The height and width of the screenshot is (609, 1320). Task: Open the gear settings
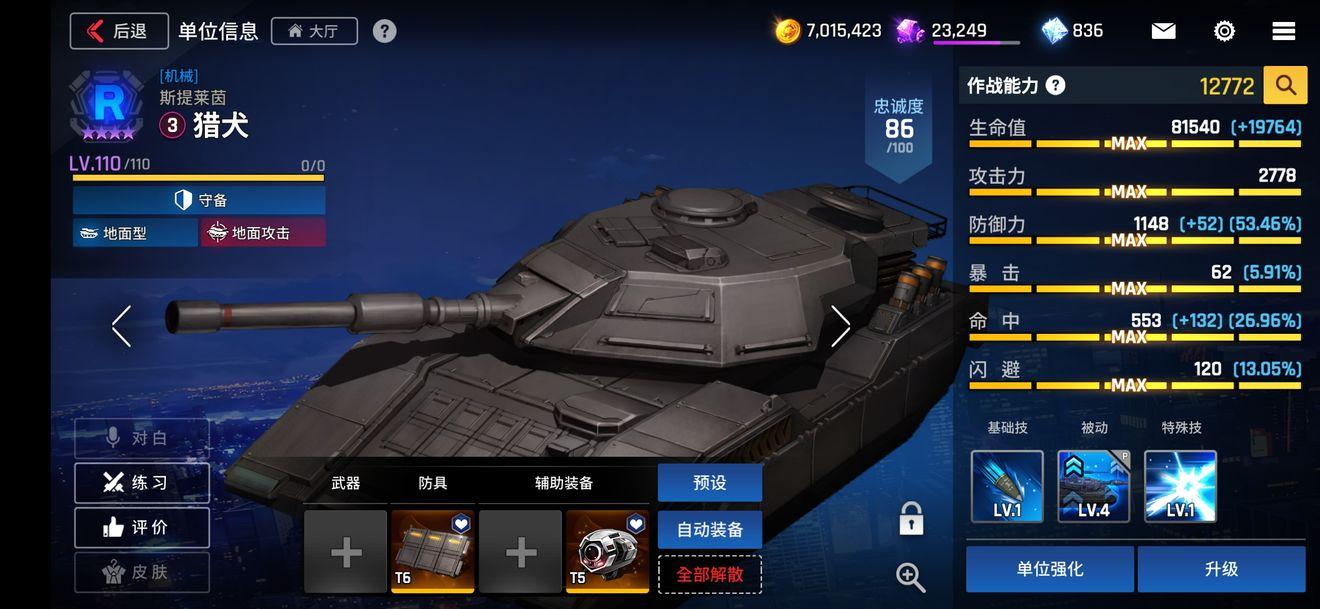click(x=1224, y=31)
